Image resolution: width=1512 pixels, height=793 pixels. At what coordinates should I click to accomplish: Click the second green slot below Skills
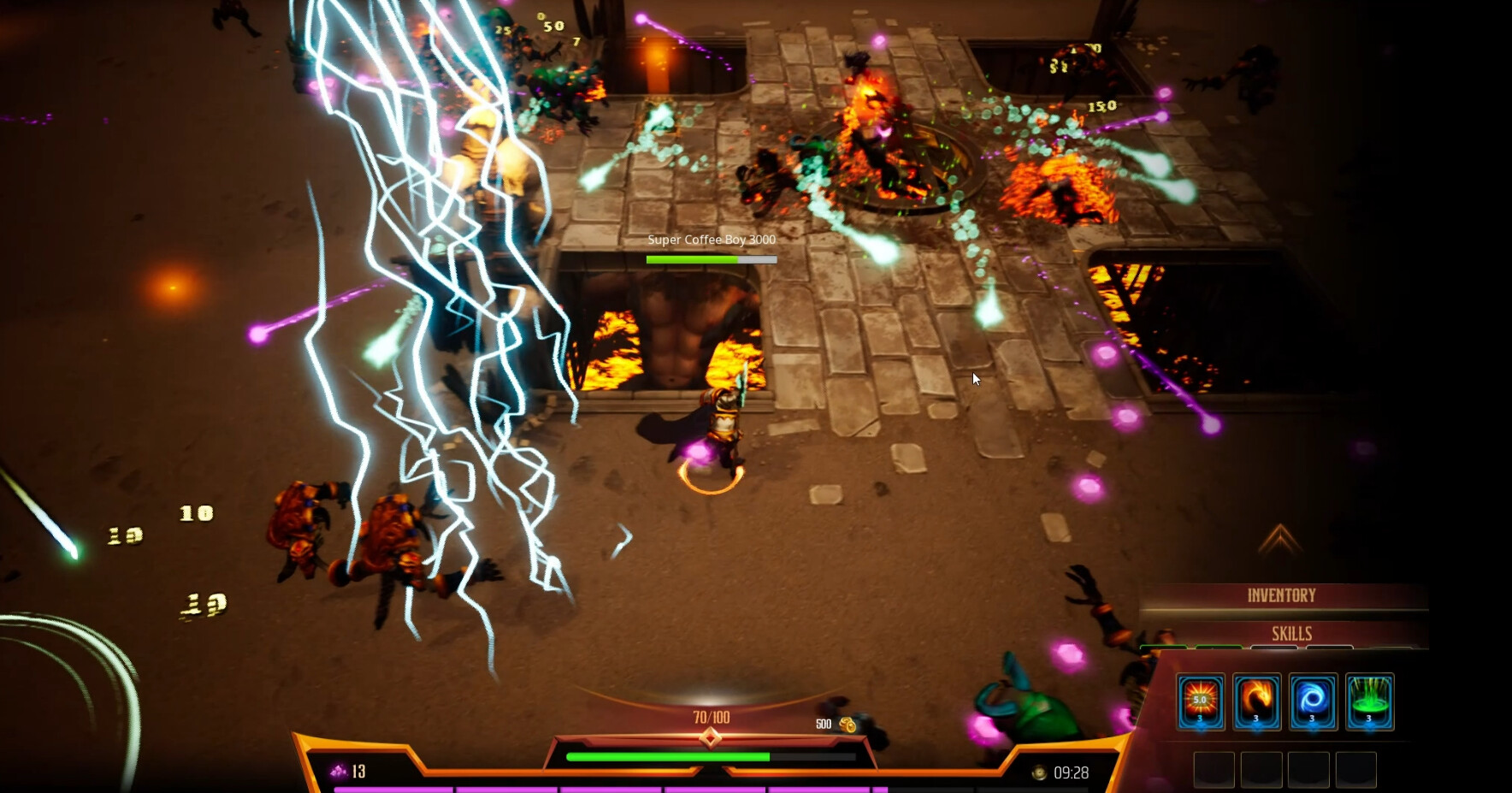click(x=1218, y=648)
